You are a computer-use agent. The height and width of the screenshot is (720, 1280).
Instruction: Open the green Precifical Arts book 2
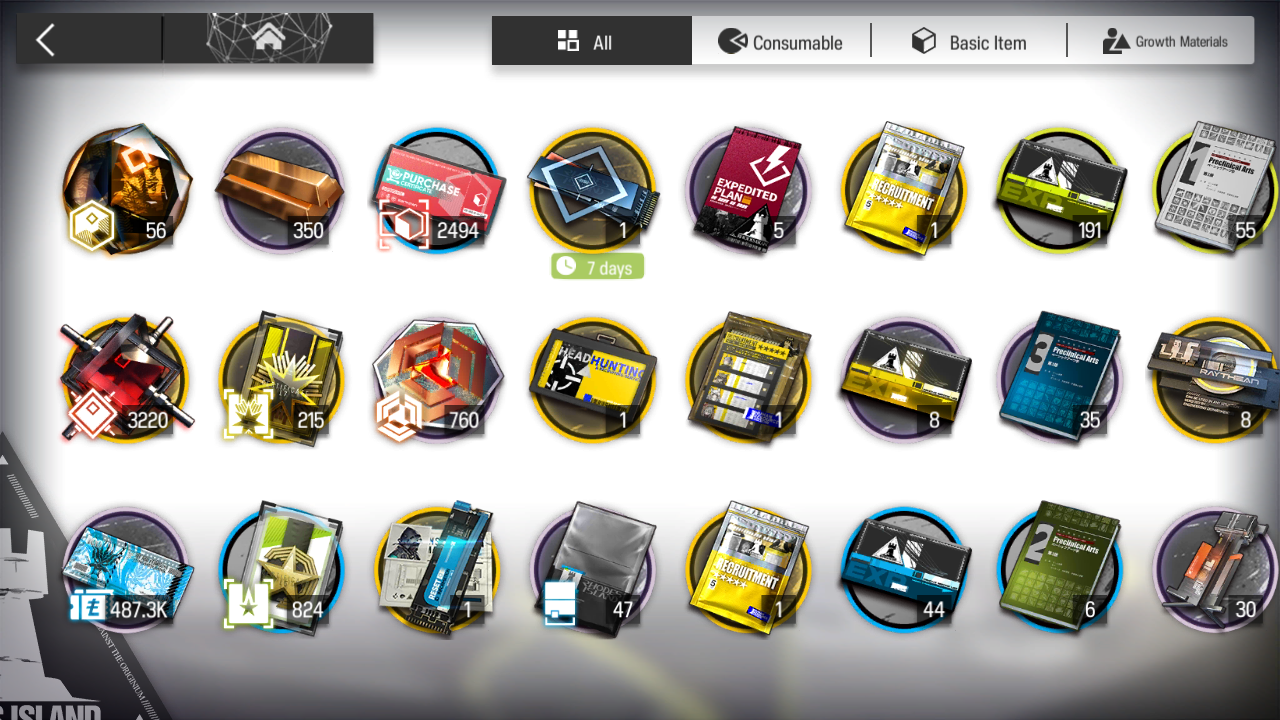click(1061, 570)
